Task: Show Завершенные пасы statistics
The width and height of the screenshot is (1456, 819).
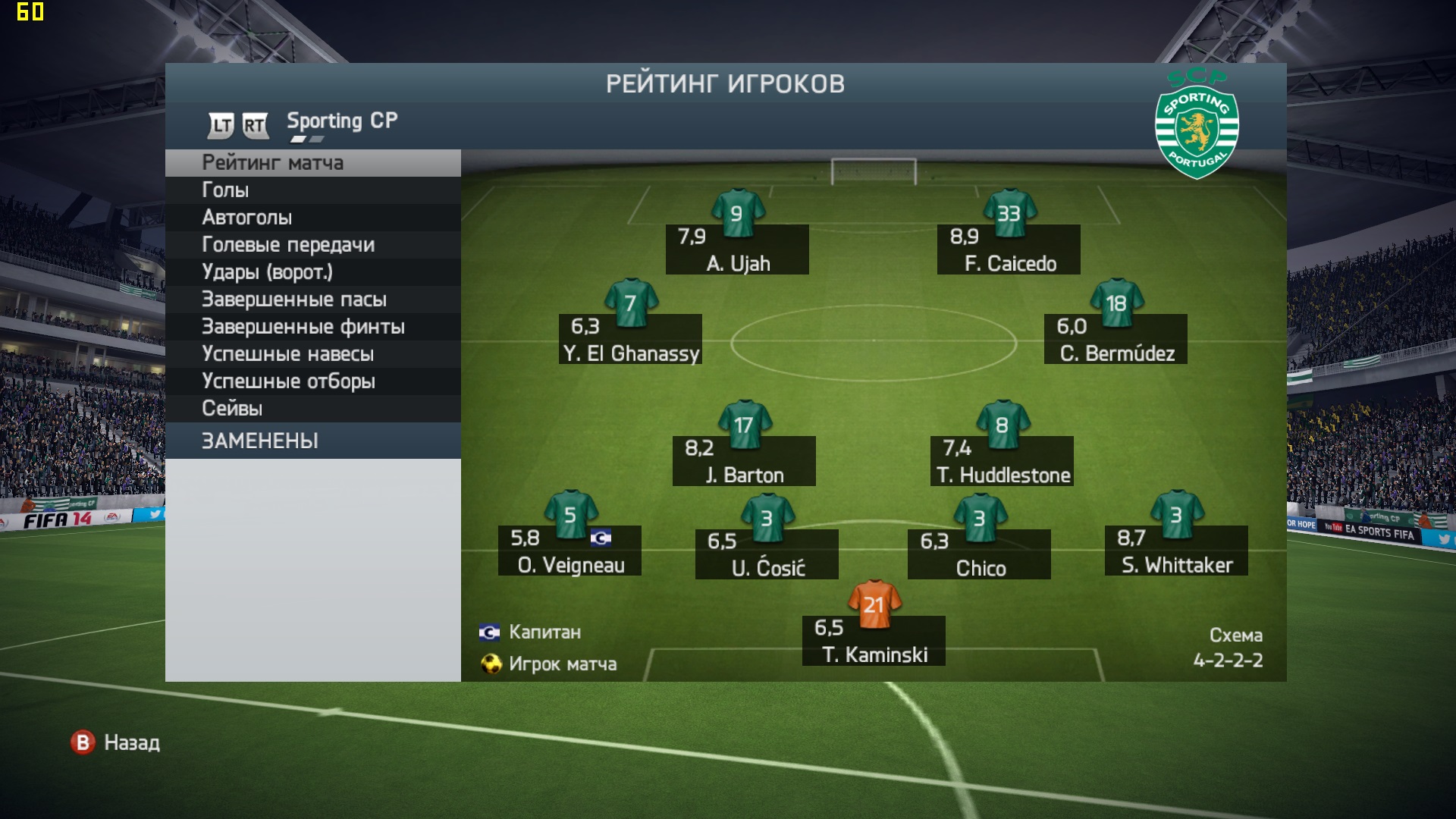Action: pos(312,300)
